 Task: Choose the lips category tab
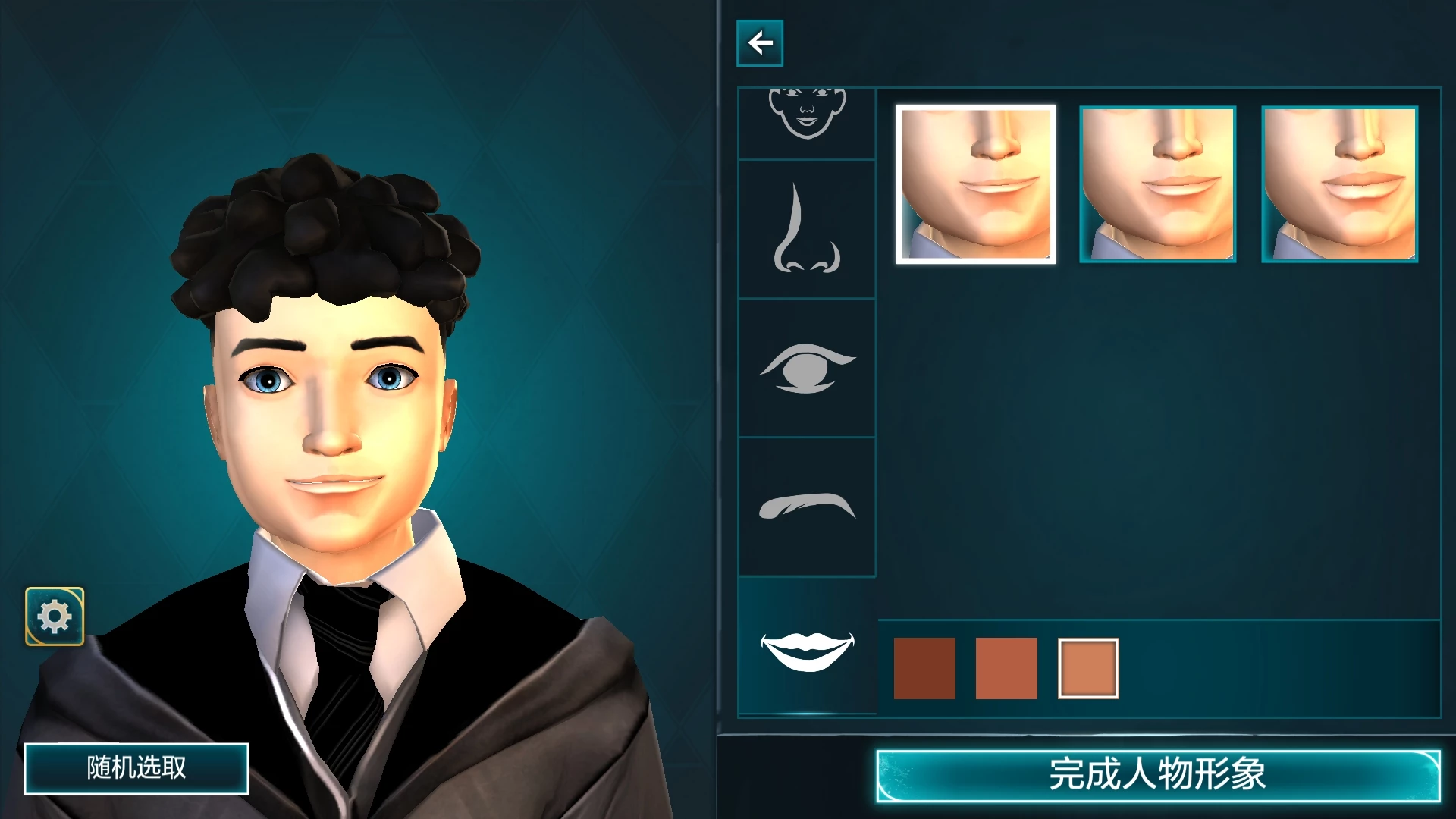pyautogui.click(x=807, y=649)
